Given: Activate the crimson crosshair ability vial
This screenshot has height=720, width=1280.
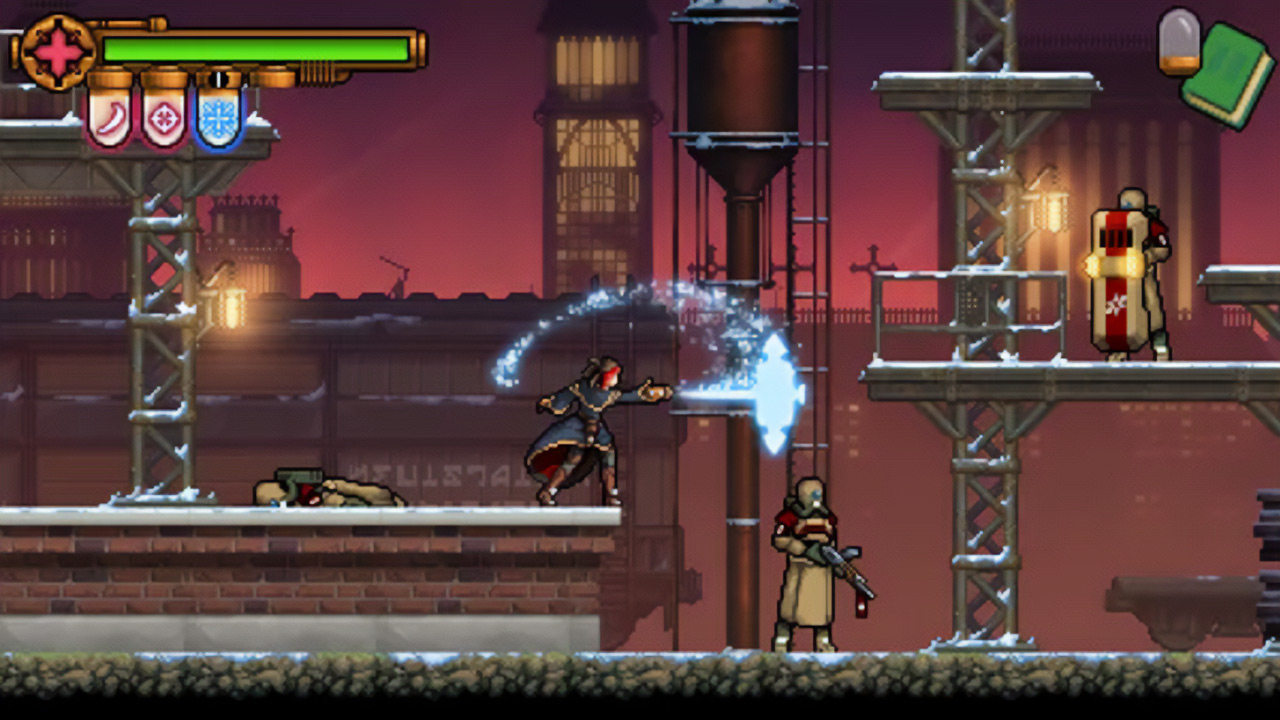Looking at the screenshot, I should coord(164,119).
